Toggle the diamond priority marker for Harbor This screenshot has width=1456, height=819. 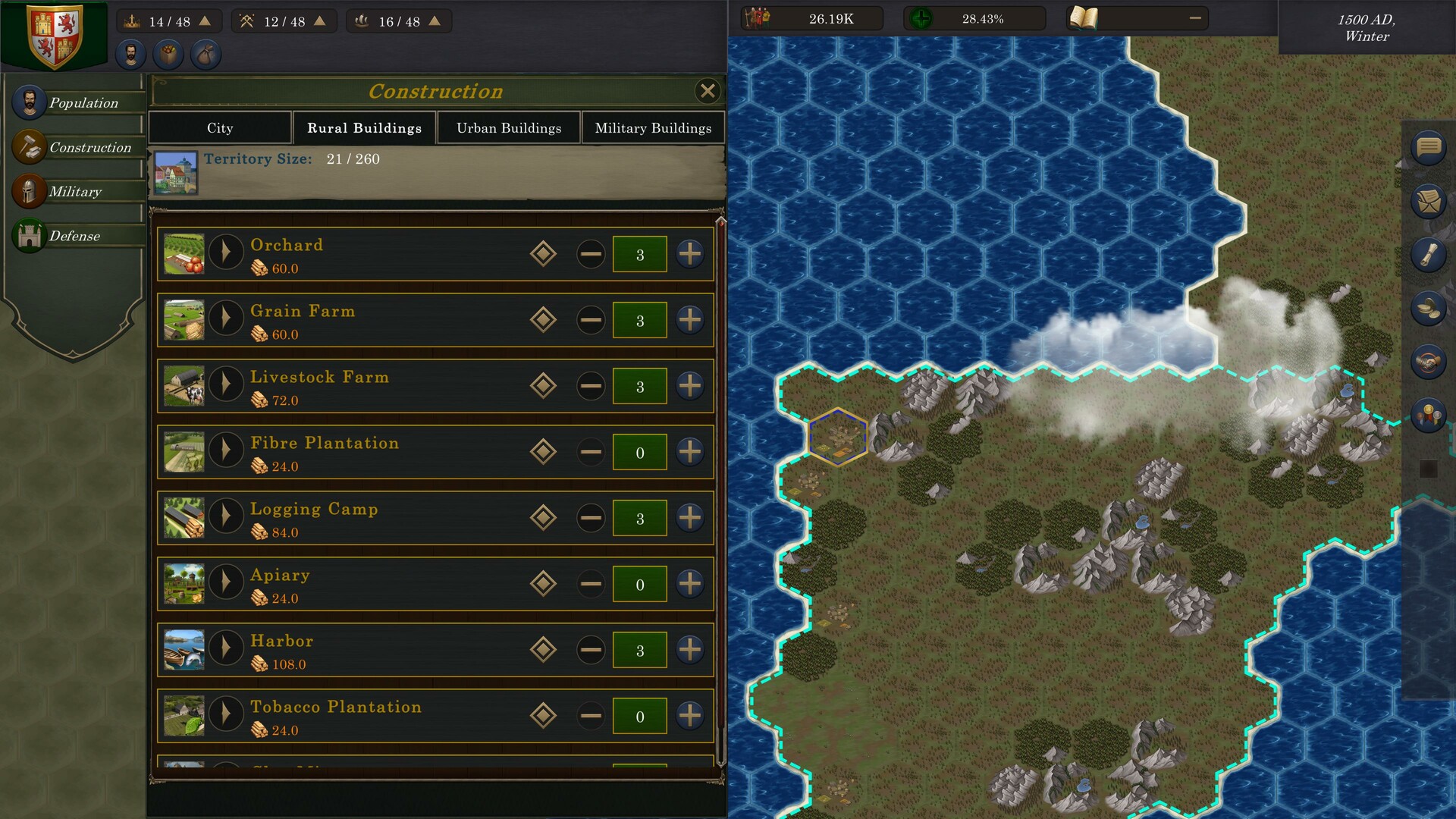pyautogui.click(x=542, y=650)
